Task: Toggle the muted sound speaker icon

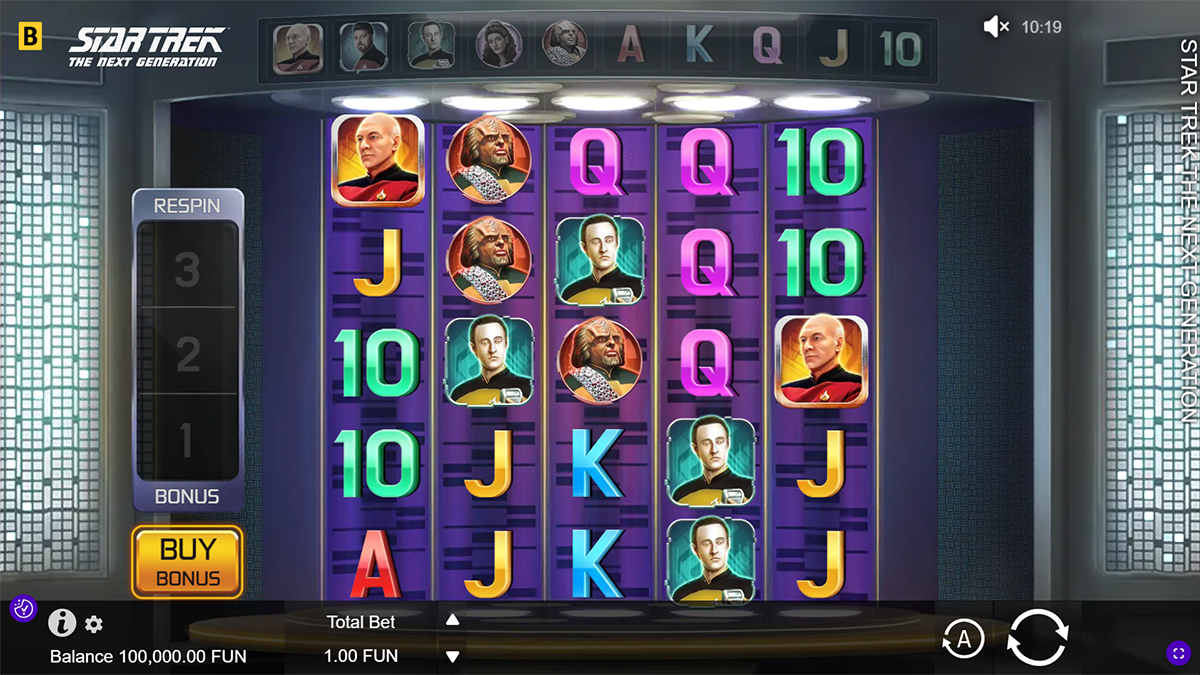Action: [996, 28]
